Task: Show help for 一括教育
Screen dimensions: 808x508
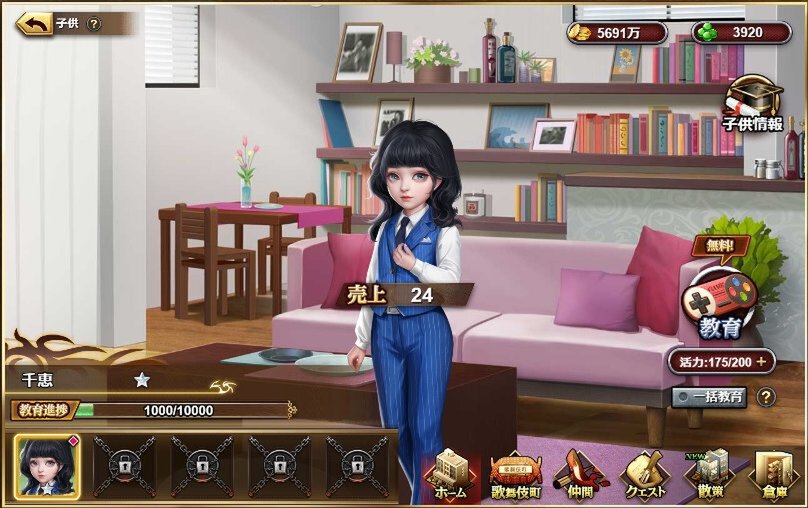Action: (x=766, y=397)
